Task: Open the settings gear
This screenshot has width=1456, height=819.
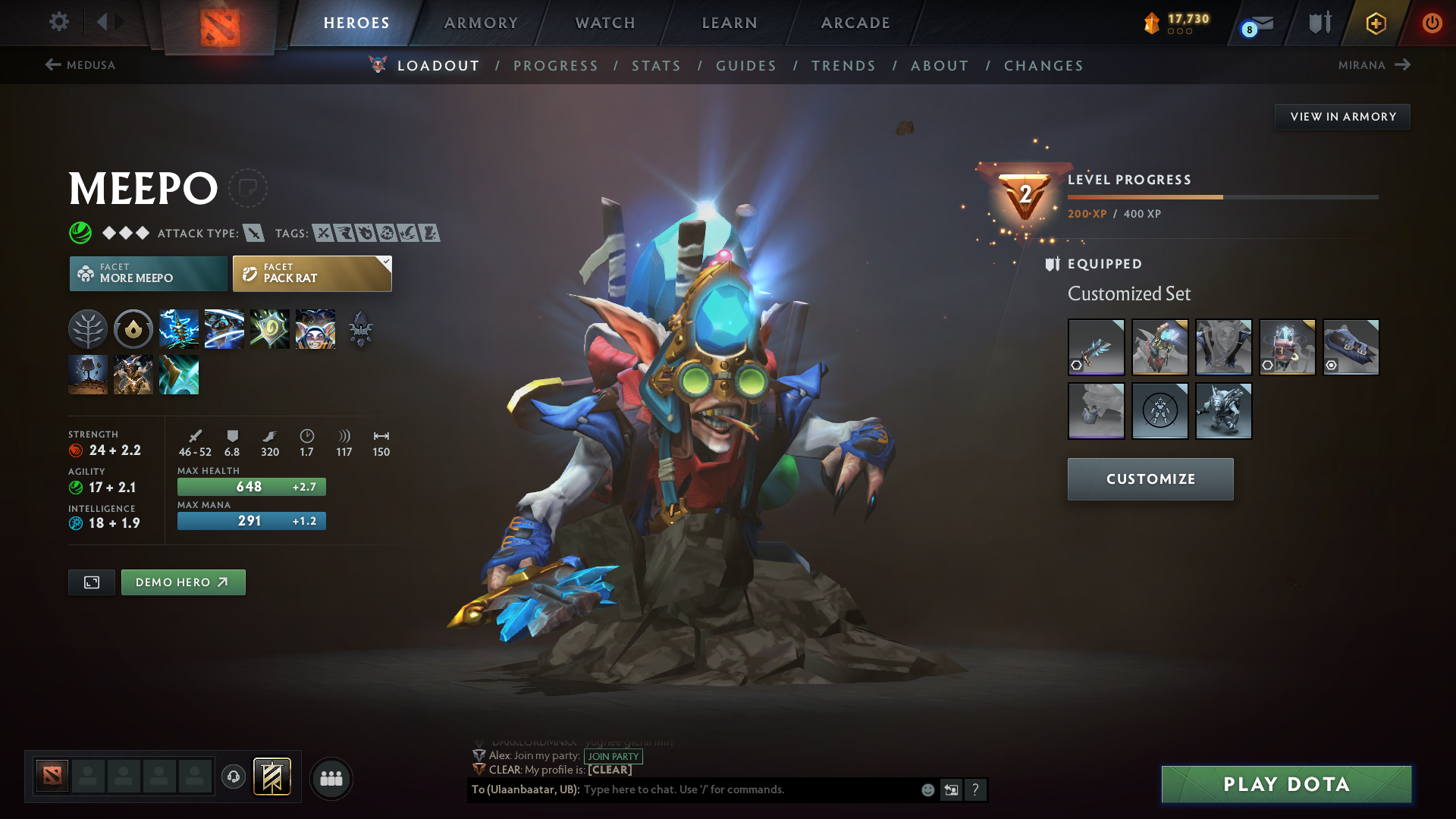Action: click(58, 22)
